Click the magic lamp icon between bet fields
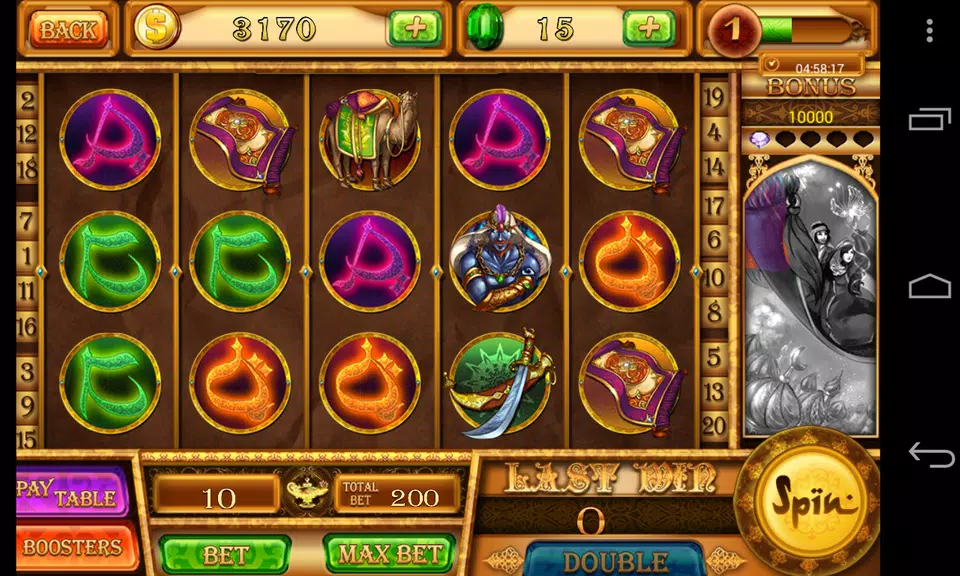 pyautogui.click(x=306, y=492)
